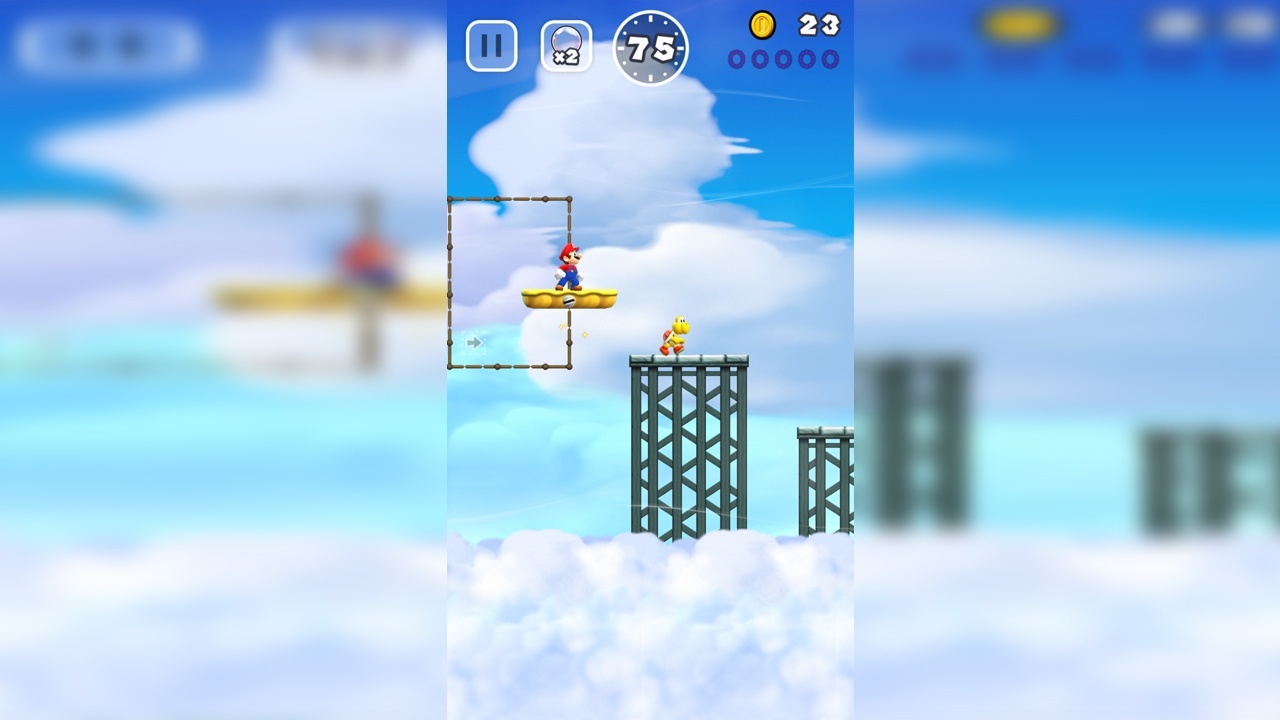Open the pause menu
The image size is (1280, 720).
click(x=490, y=45)
